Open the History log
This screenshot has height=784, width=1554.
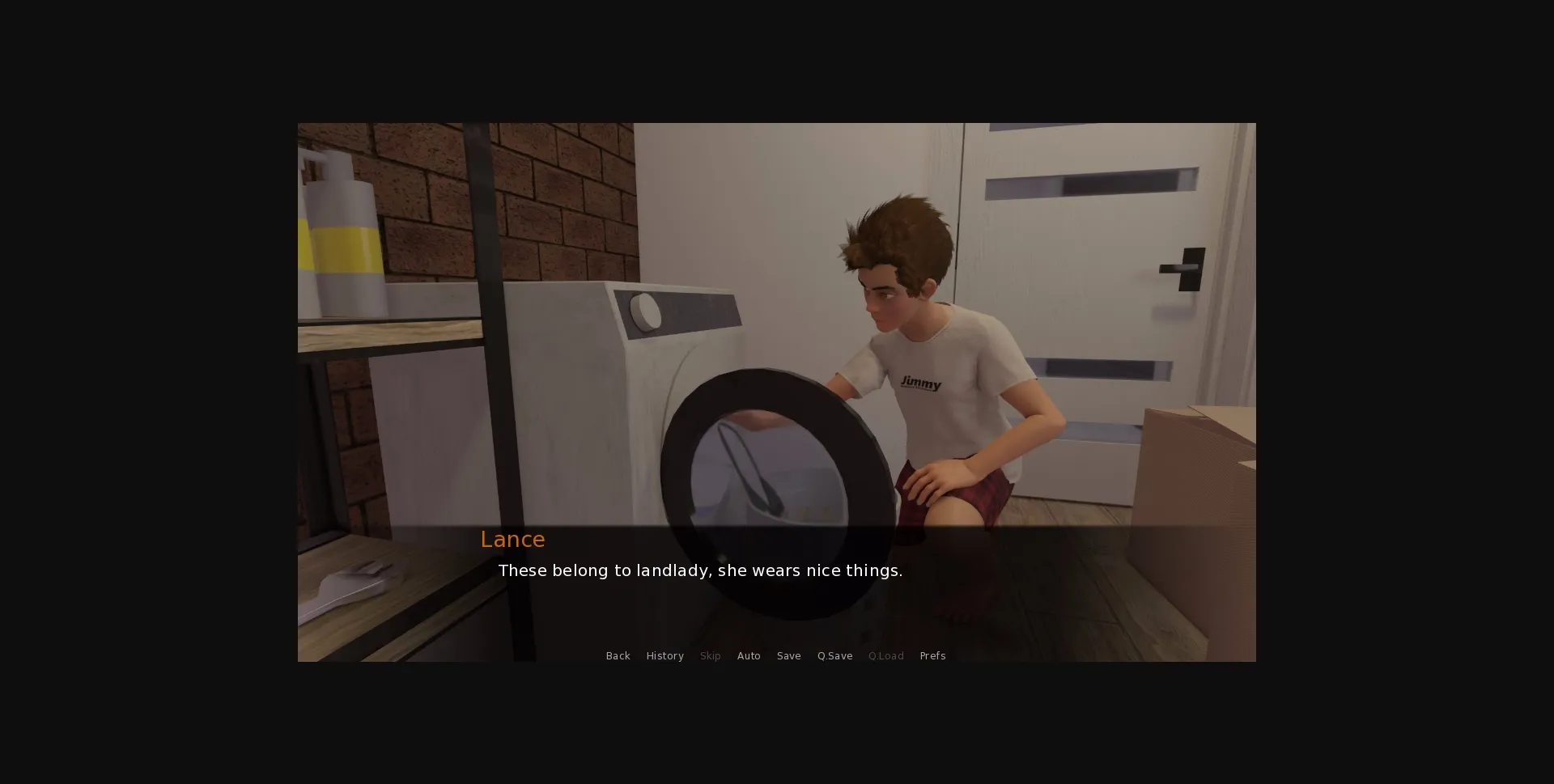664,655
